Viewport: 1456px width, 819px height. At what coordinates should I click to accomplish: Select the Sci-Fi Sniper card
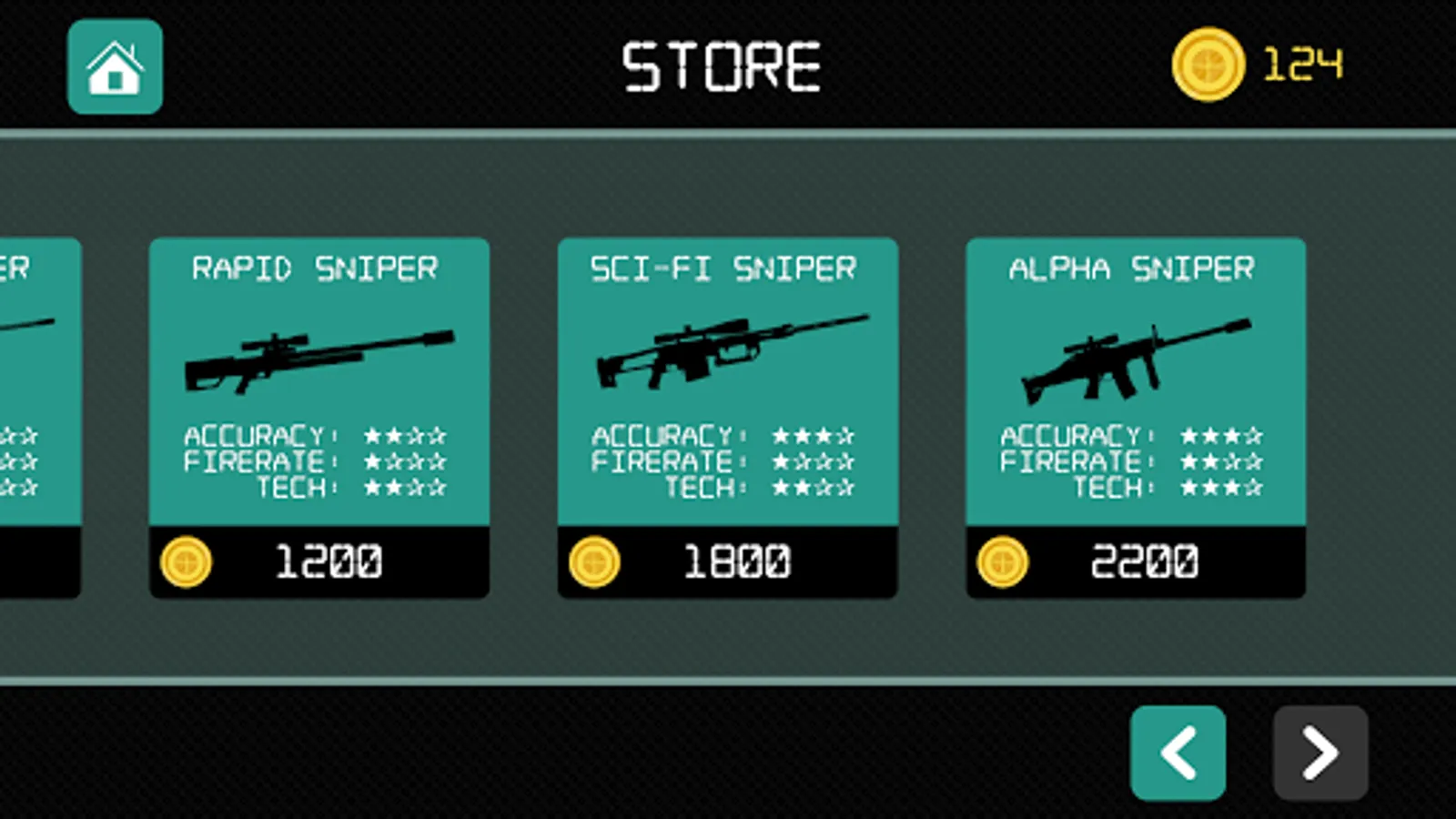728,382
